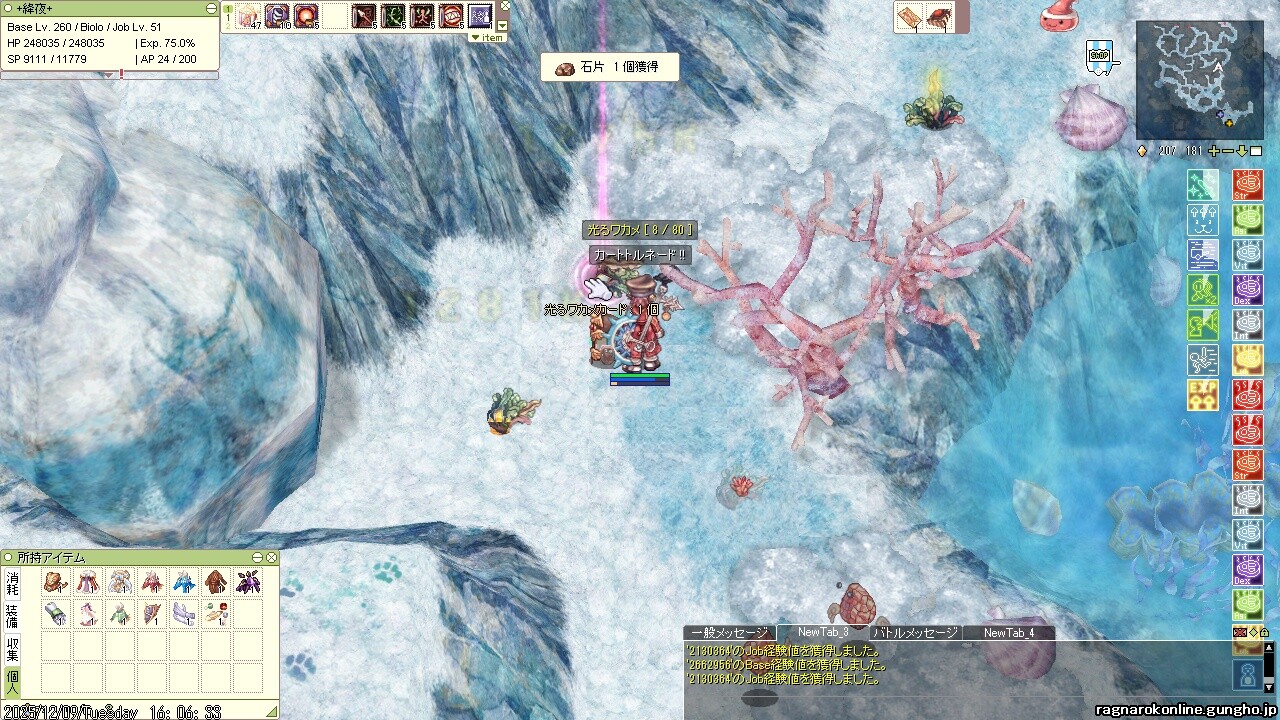Use the popcorn item in the hotbar
The width and height of the screenshot is (1280, 720).
tap(247, 16)
